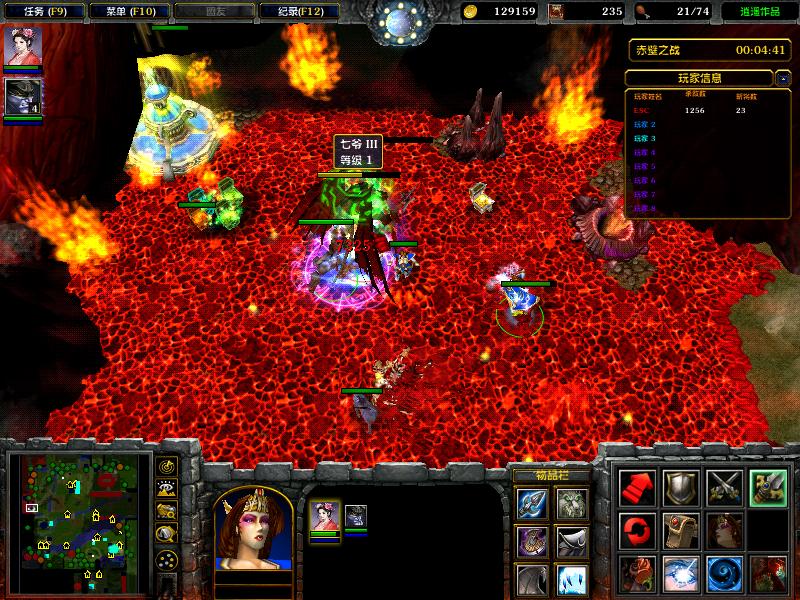
Task: Click the red circular arrows command
Action: click(637, 530)
